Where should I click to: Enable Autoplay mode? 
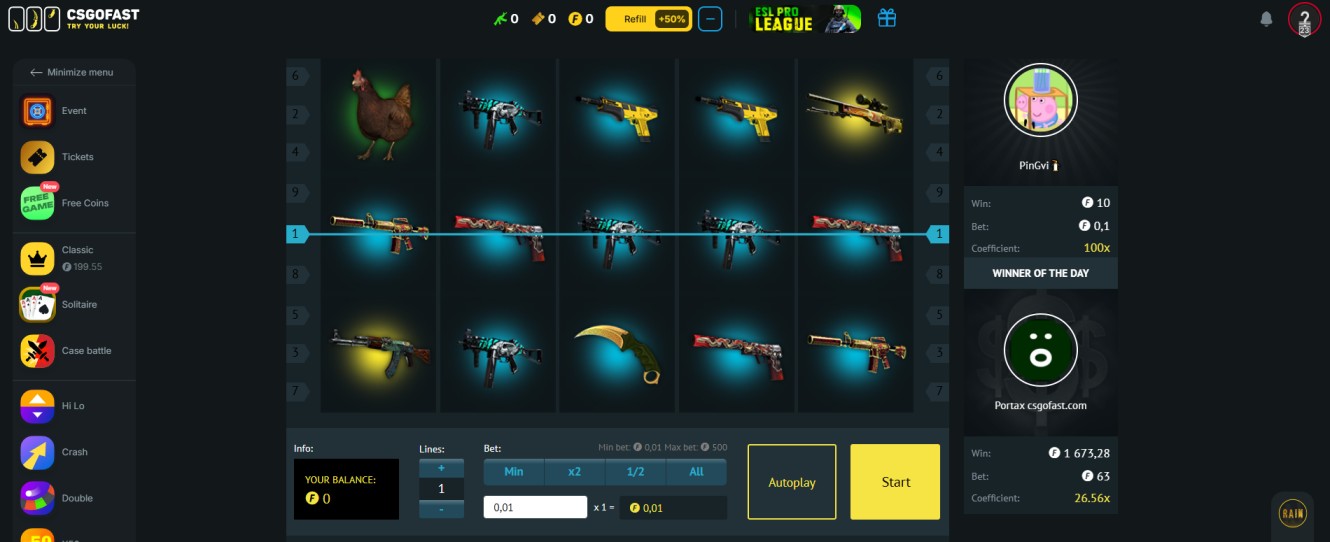pyautogui.click(x=791, y=482)
